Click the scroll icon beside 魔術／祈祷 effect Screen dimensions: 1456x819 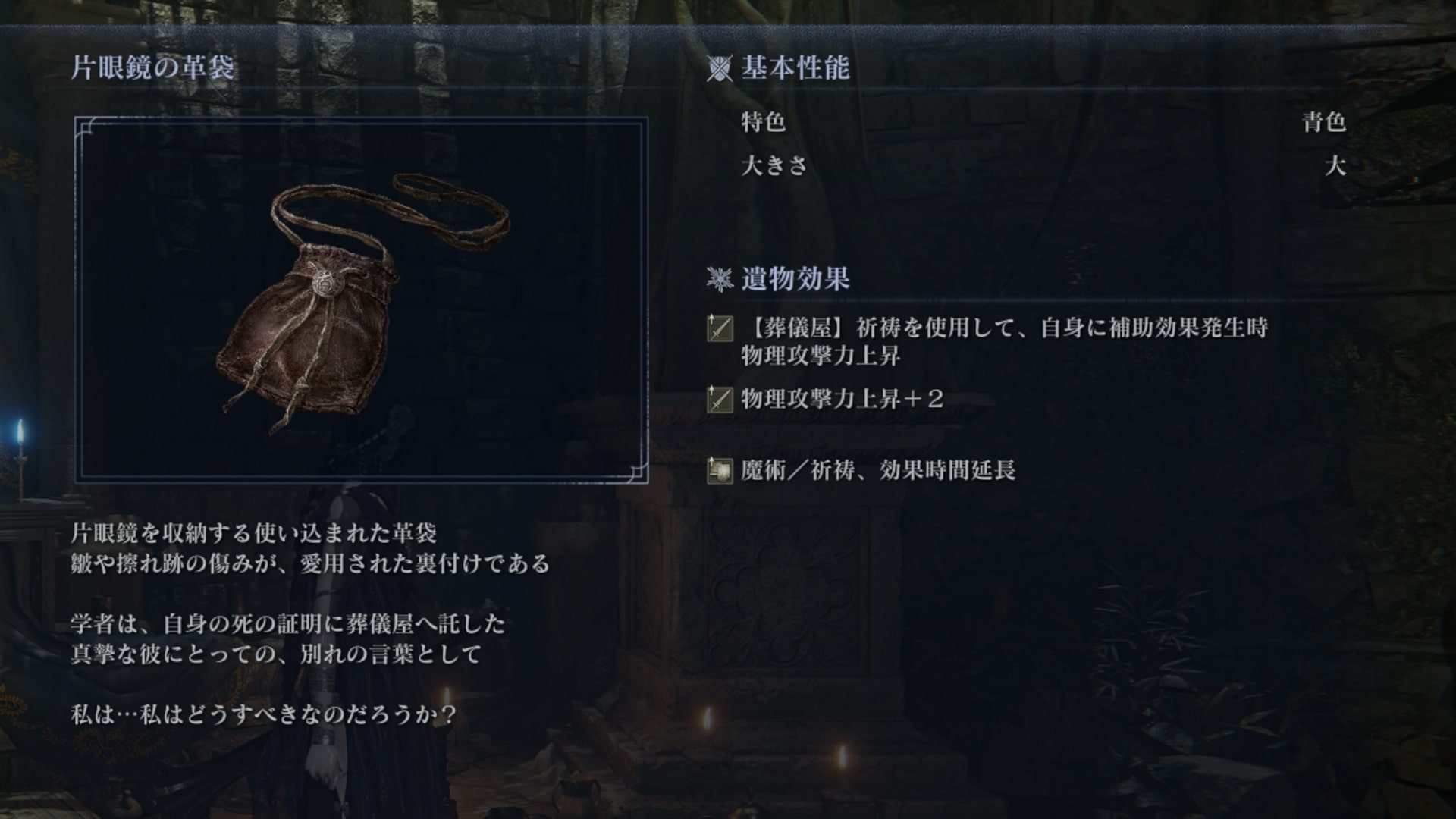point(720,472)
